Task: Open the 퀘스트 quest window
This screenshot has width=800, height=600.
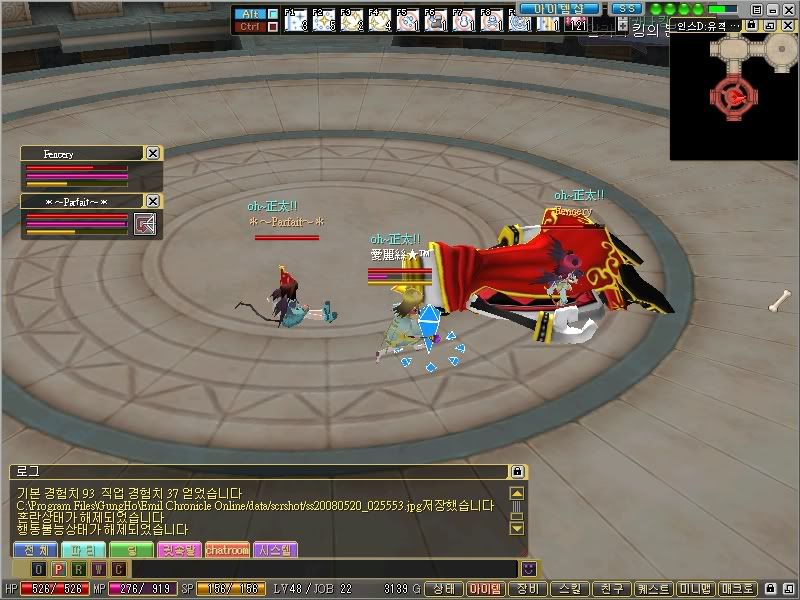Action: (653, 589)
